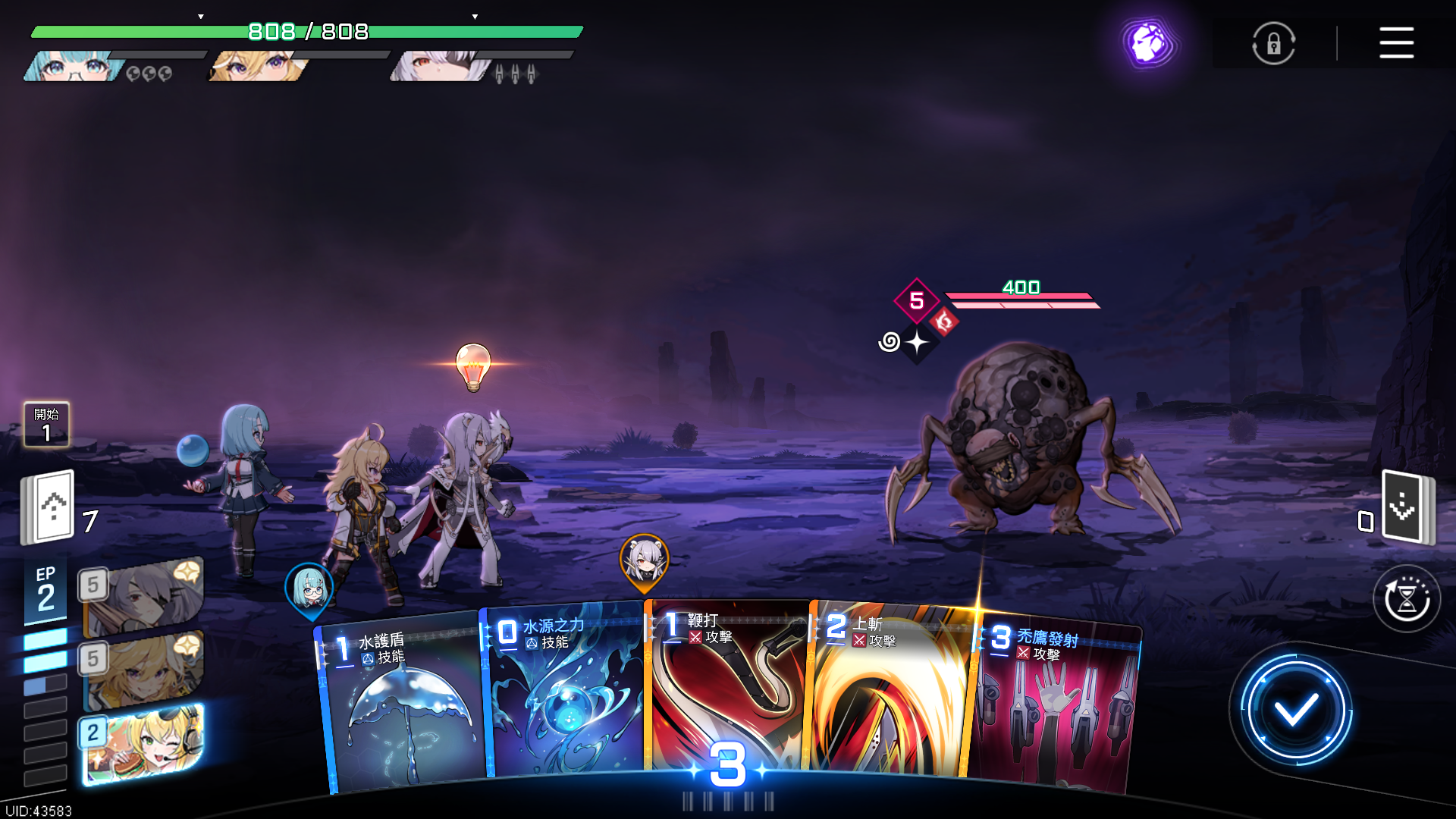Open the 開始 turn indicator
The height and width of the screenshot is (819, 1456).
coord(46,425)
